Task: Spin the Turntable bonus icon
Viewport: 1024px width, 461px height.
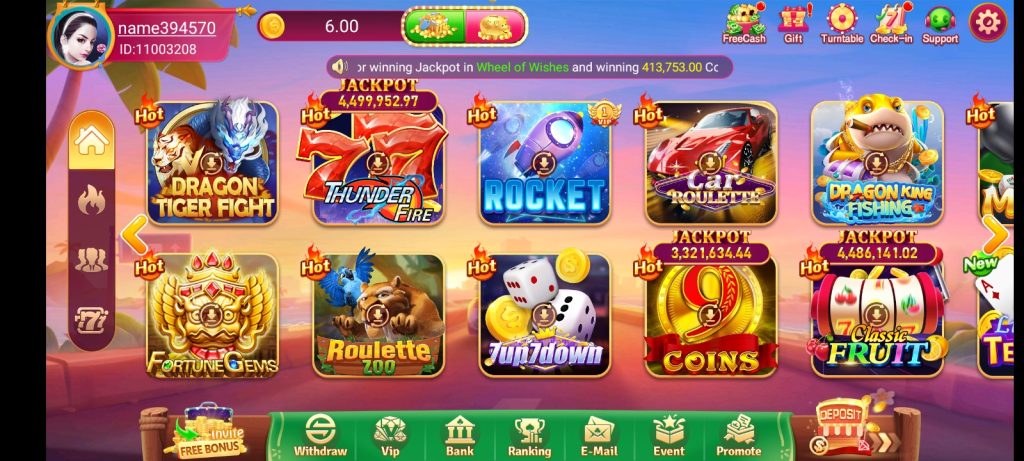Action: click(x=841, y=24)
